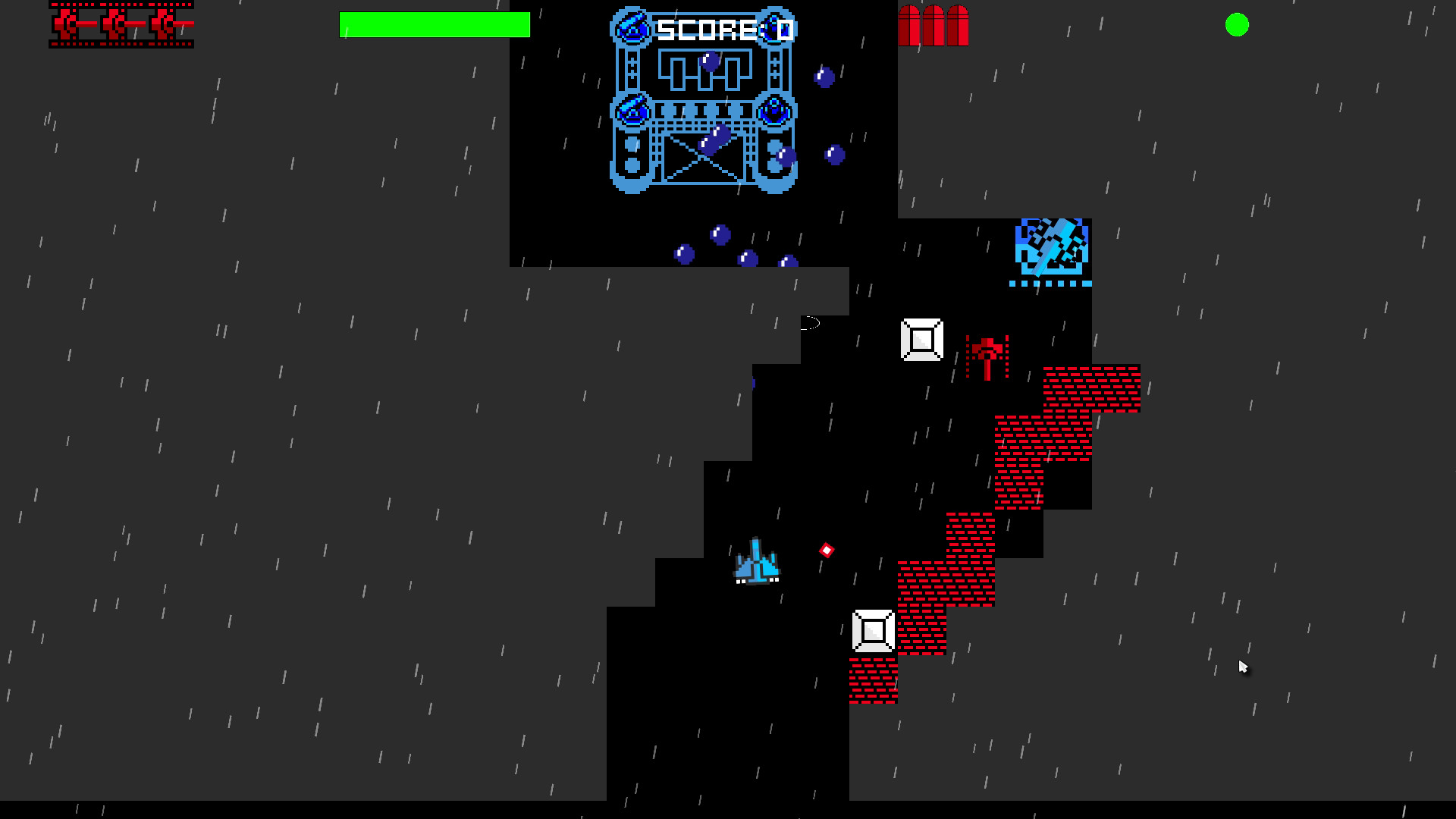Click the dotted bar under the crystal block
The width and height of the screenshot is (1456, 819).
(x=1050, y=284)
